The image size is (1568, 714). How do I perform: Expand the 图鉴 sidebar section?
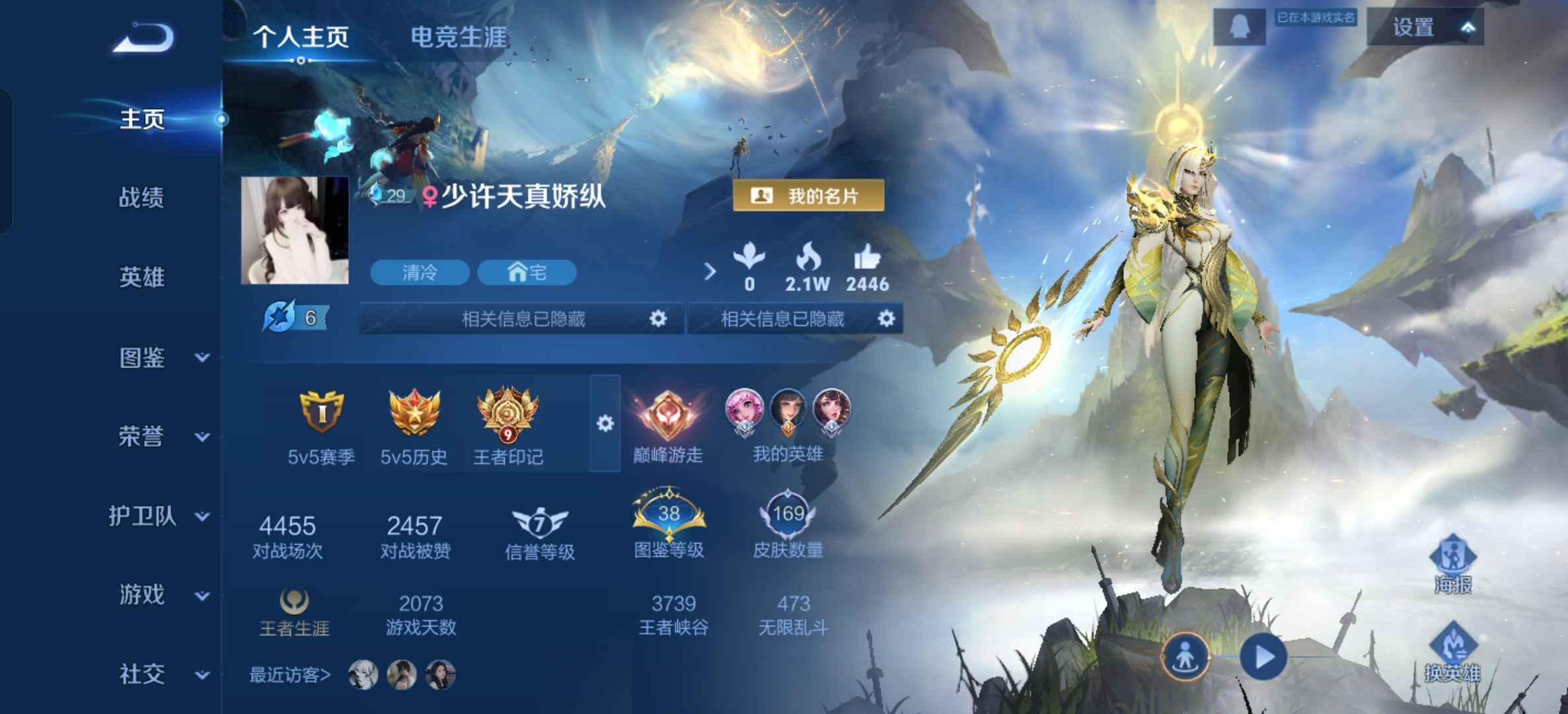click(202, 359)
